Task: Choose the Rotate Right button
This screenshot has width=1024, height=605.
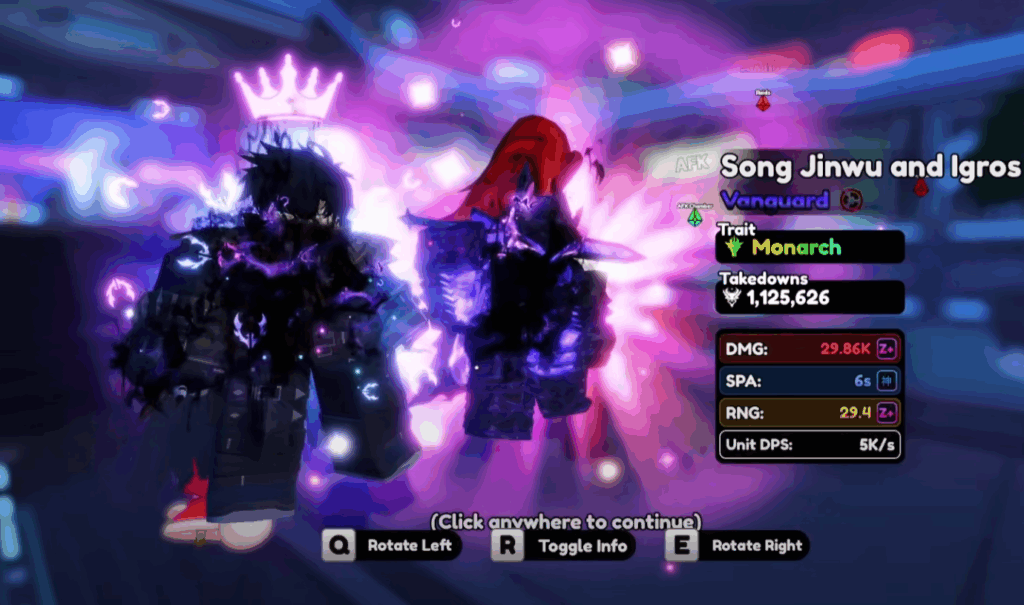Action: 737,546
